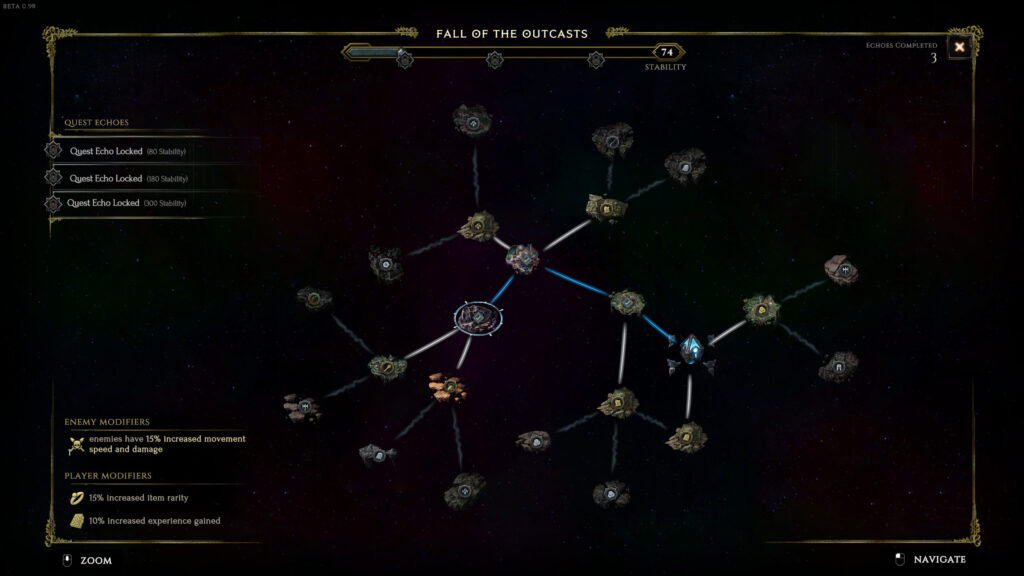Choose the currently circled echo node
This screenshot has width=1024, height=576.
pyautogui.click(x=478, y=318)
